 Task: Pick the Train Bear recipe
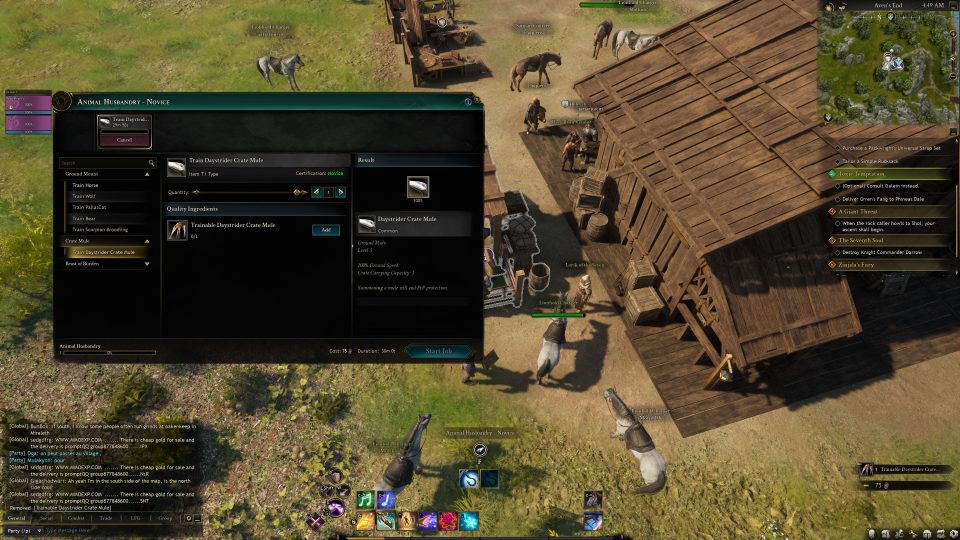coord(84,218)
